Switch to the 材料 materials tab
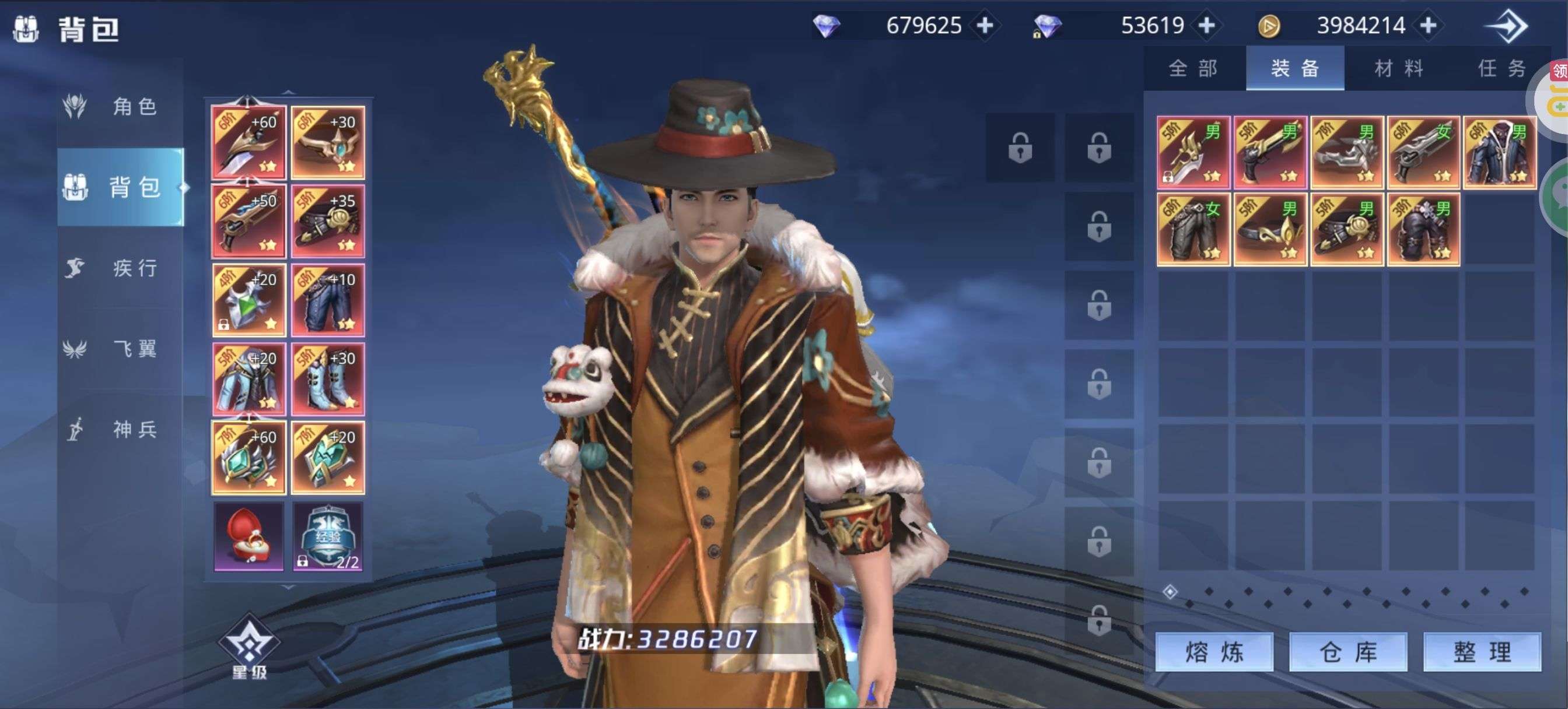This screenshot has width=1568, height=709. pyautogui.click(x=1399, y=68)
